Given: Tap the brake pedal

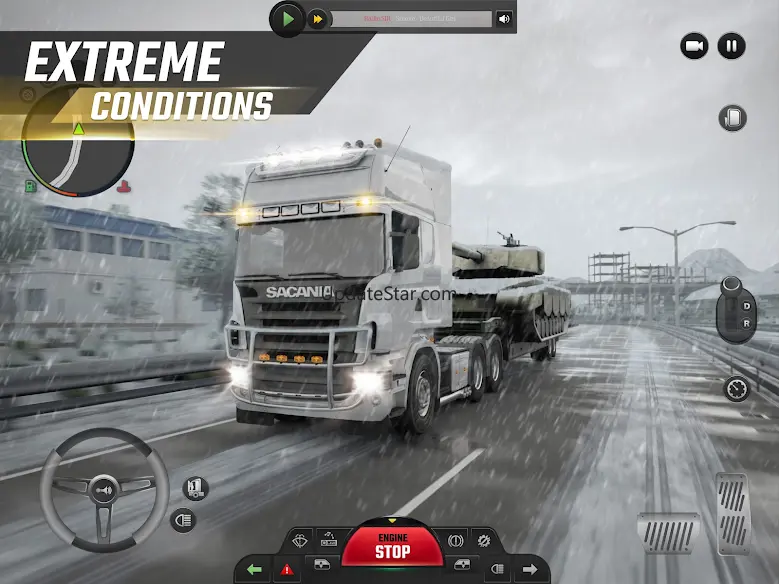Looking at the screenshot, I should pos(668,533).
